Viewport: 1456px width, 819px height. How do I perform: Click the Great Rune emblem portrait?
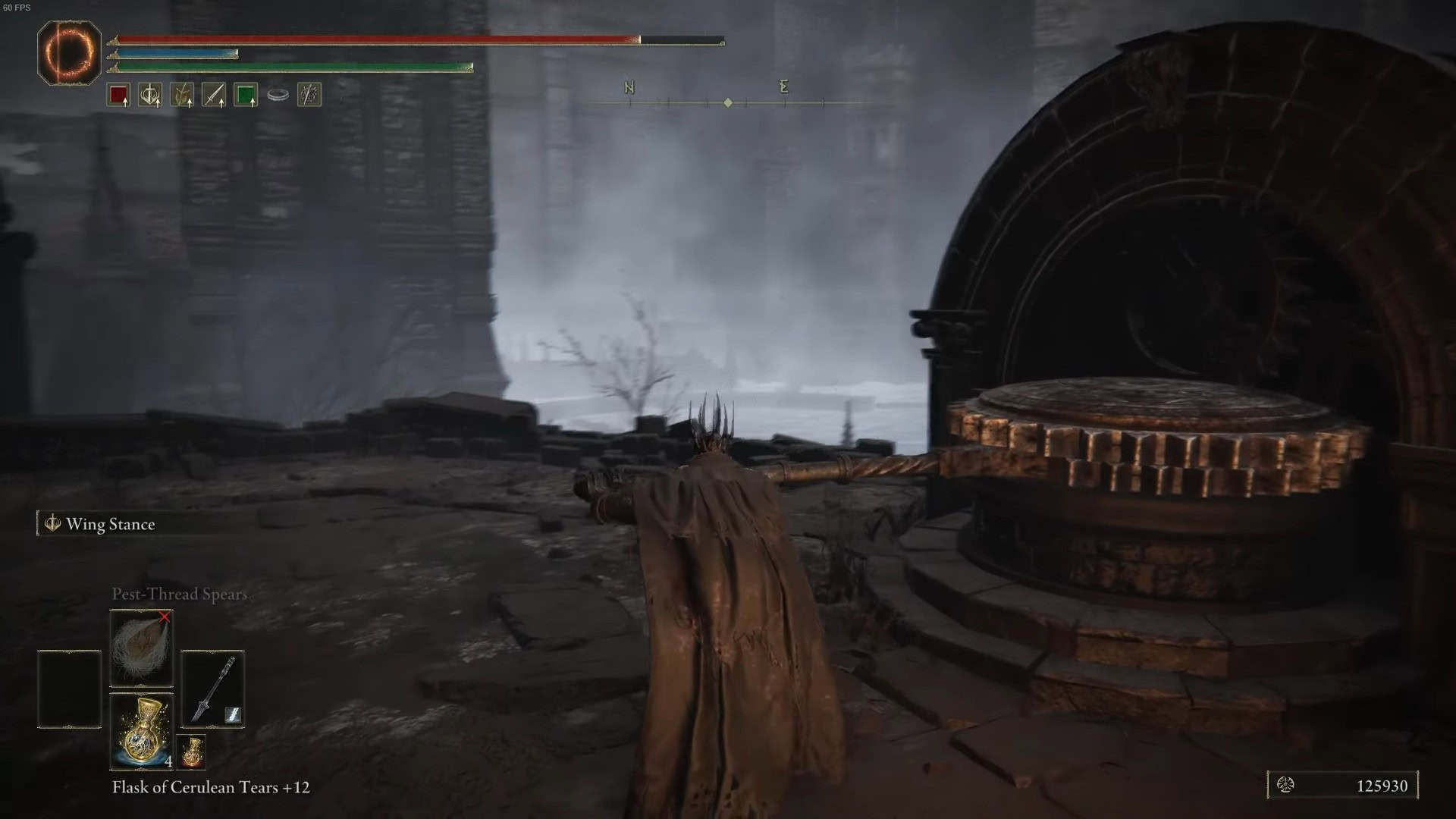(70, 52)
